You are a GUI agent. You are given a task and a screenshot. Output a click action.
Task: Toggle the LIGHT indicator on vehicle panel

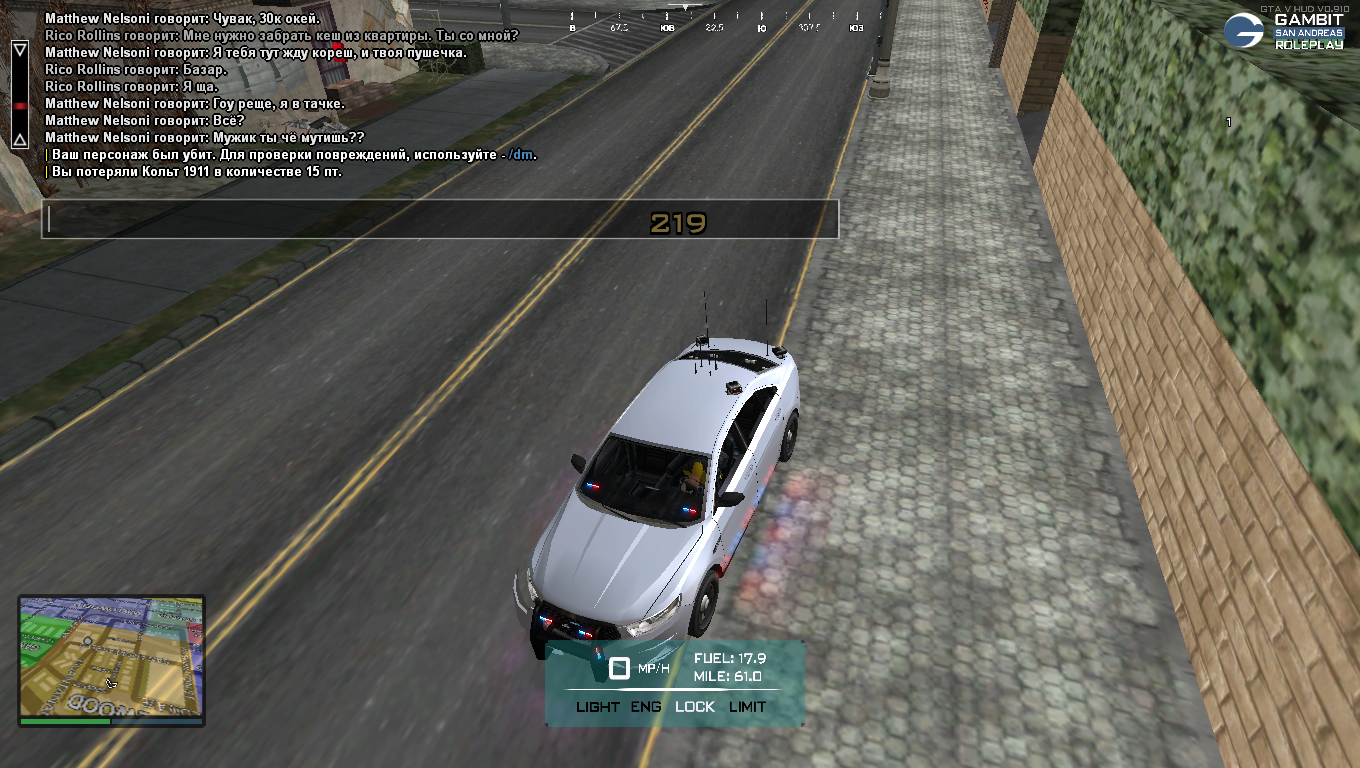point(598,707)
